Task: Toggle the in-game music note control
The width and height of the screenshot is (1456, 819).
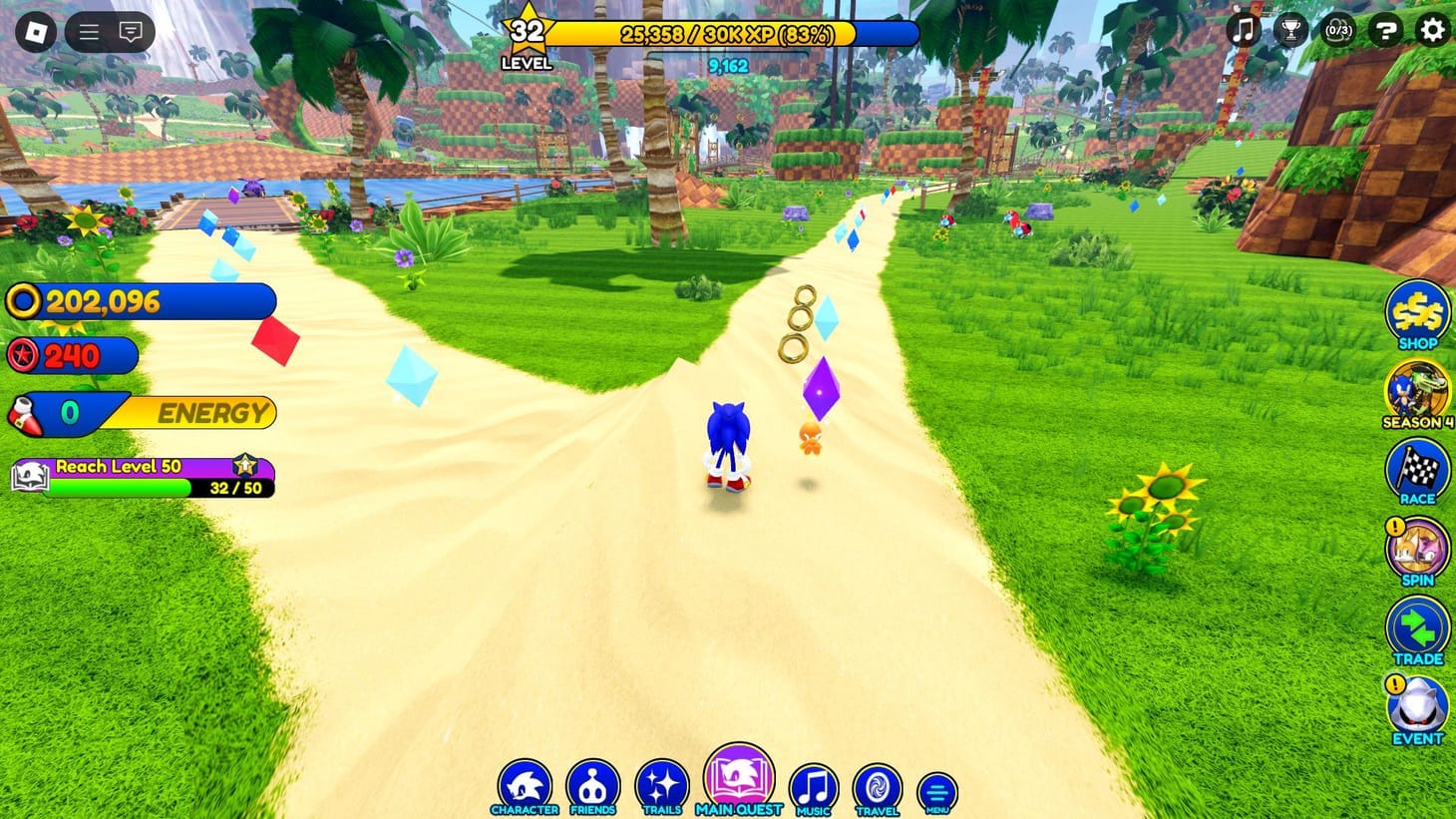Action: click(1242, 31)
